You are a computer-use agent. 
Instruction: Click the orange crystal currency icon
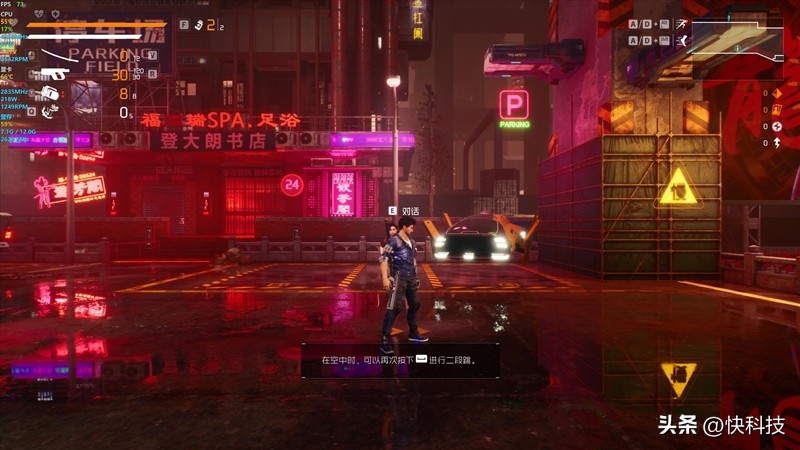(x=777, y=94)
